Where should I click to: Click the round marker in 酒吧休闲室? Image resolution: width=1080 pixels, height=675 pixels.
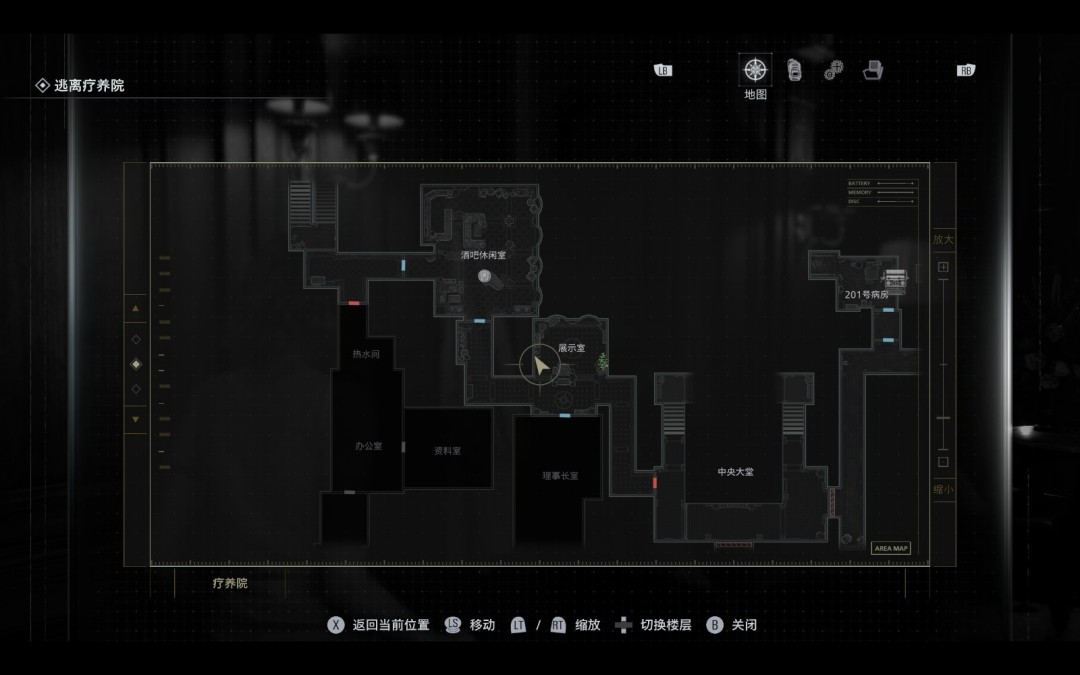pyautogui.click(x=484, y=276)
